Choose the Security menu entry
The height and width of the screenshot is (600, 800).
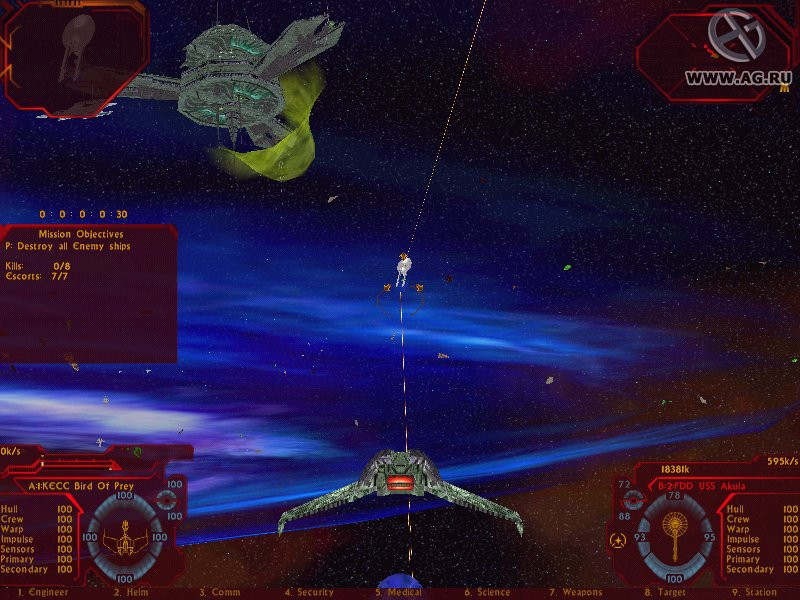click(306, 593)
